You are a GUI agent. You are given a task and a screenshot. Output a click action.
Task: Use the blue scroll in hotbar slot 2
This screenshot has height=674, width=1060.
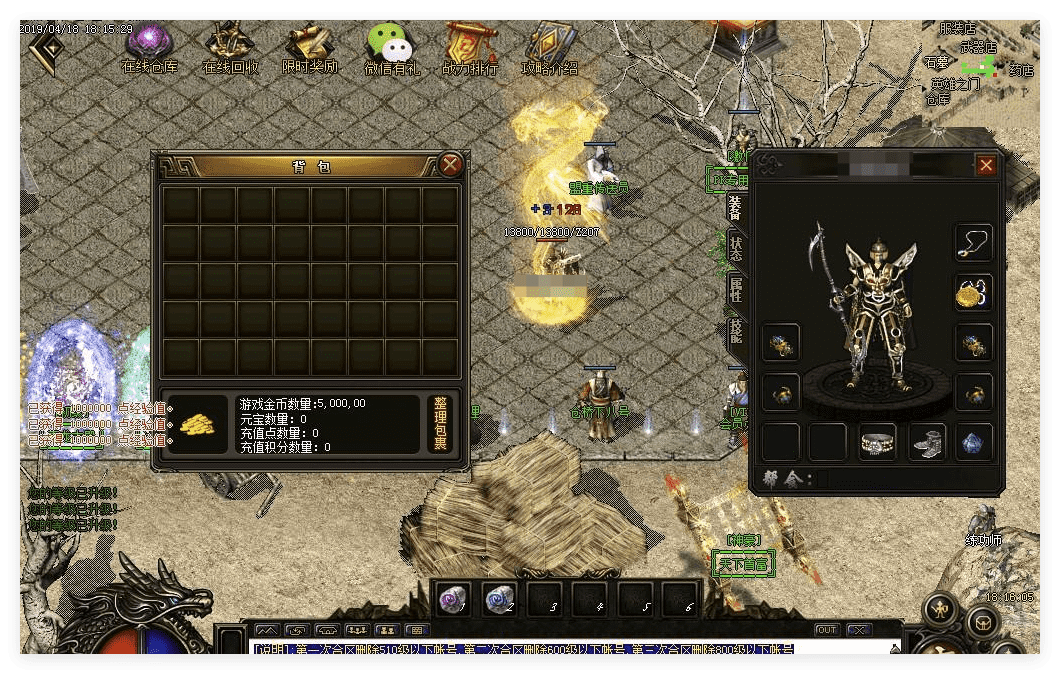[498, 599]
